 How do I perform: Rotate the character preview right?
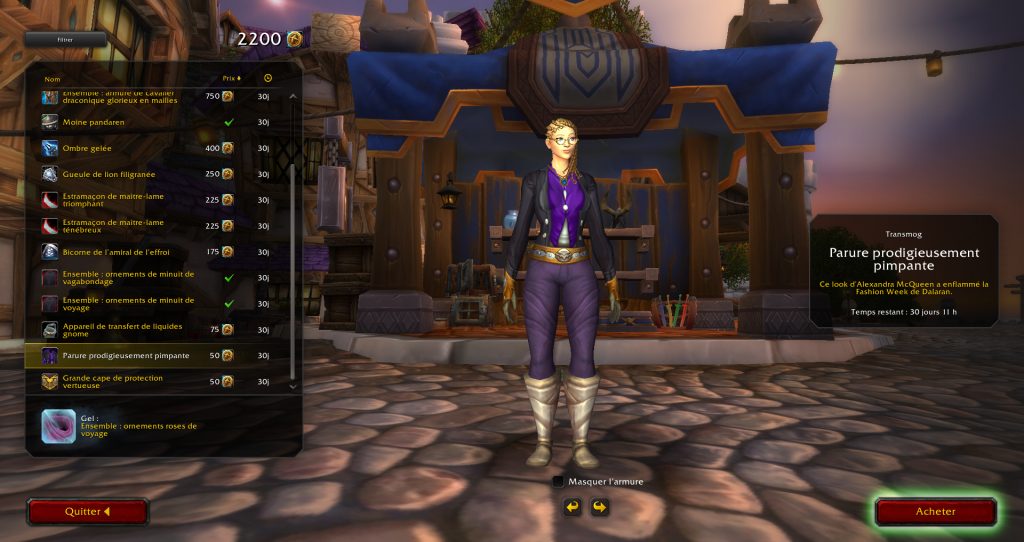pos(599,507)
